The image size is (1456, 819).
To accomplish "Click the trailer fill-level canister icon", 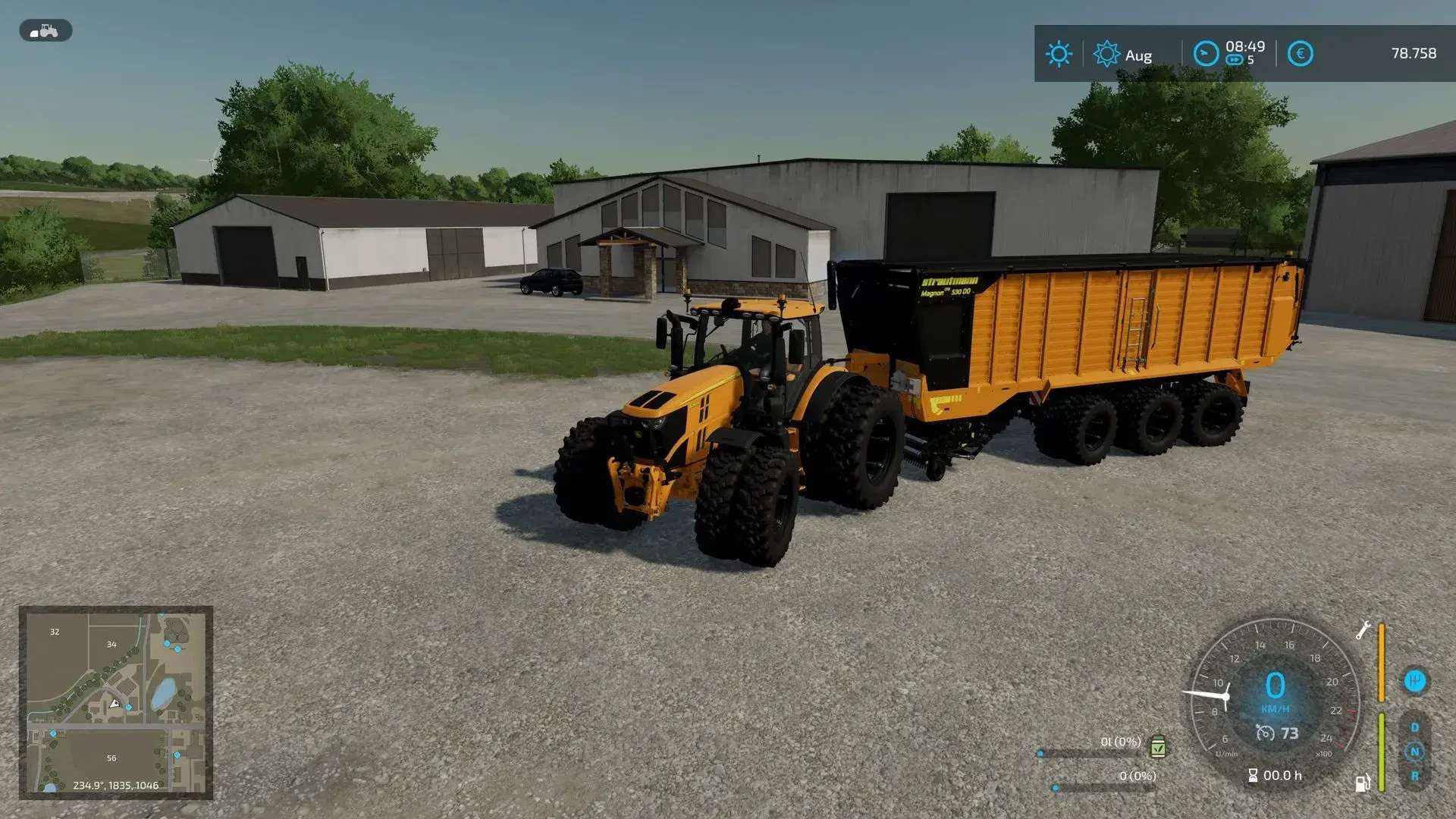I will (x=1158, y=747).
